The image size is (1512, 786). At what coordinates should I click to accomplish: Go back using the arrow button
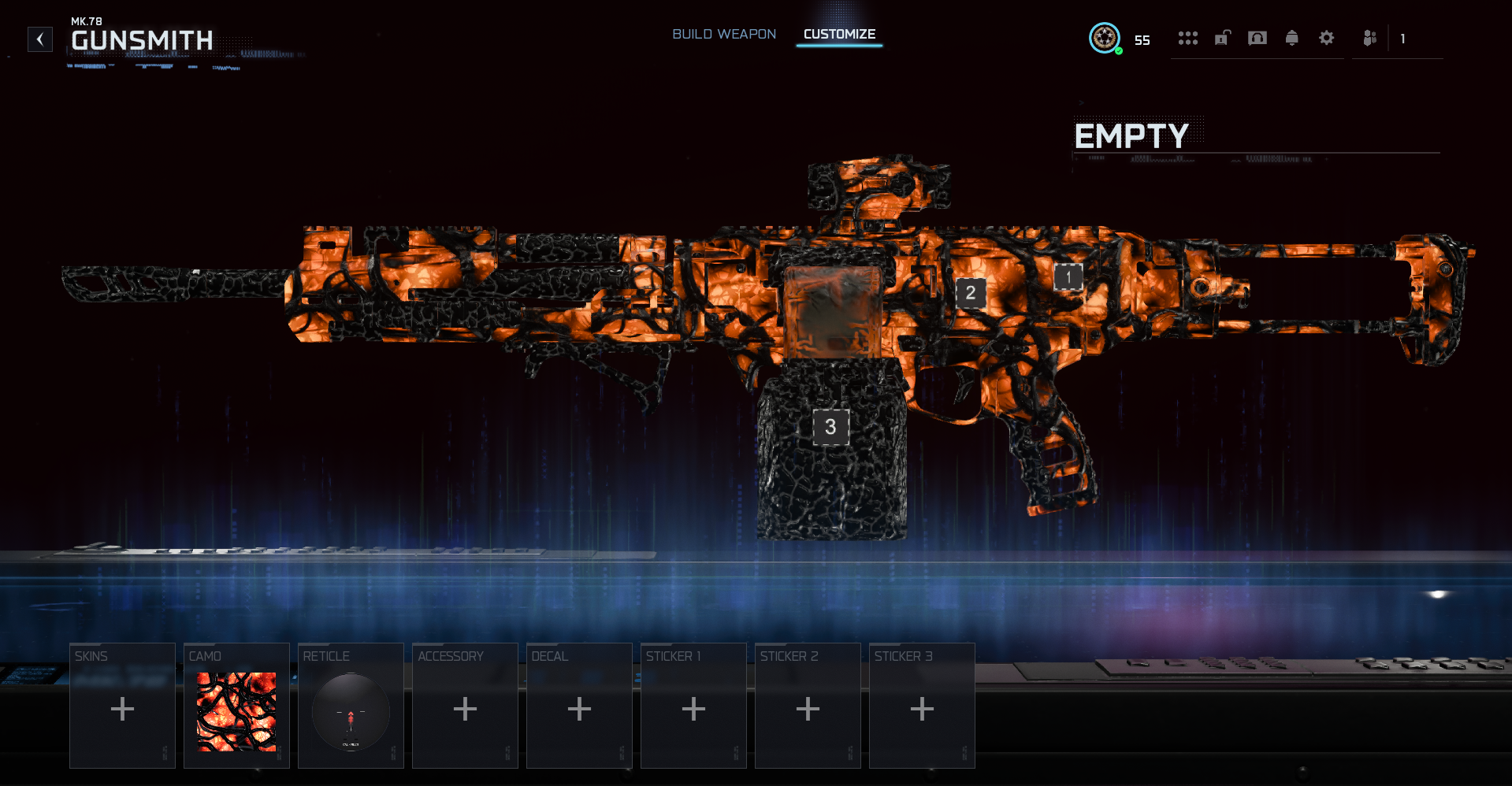(x=40, y=39)
